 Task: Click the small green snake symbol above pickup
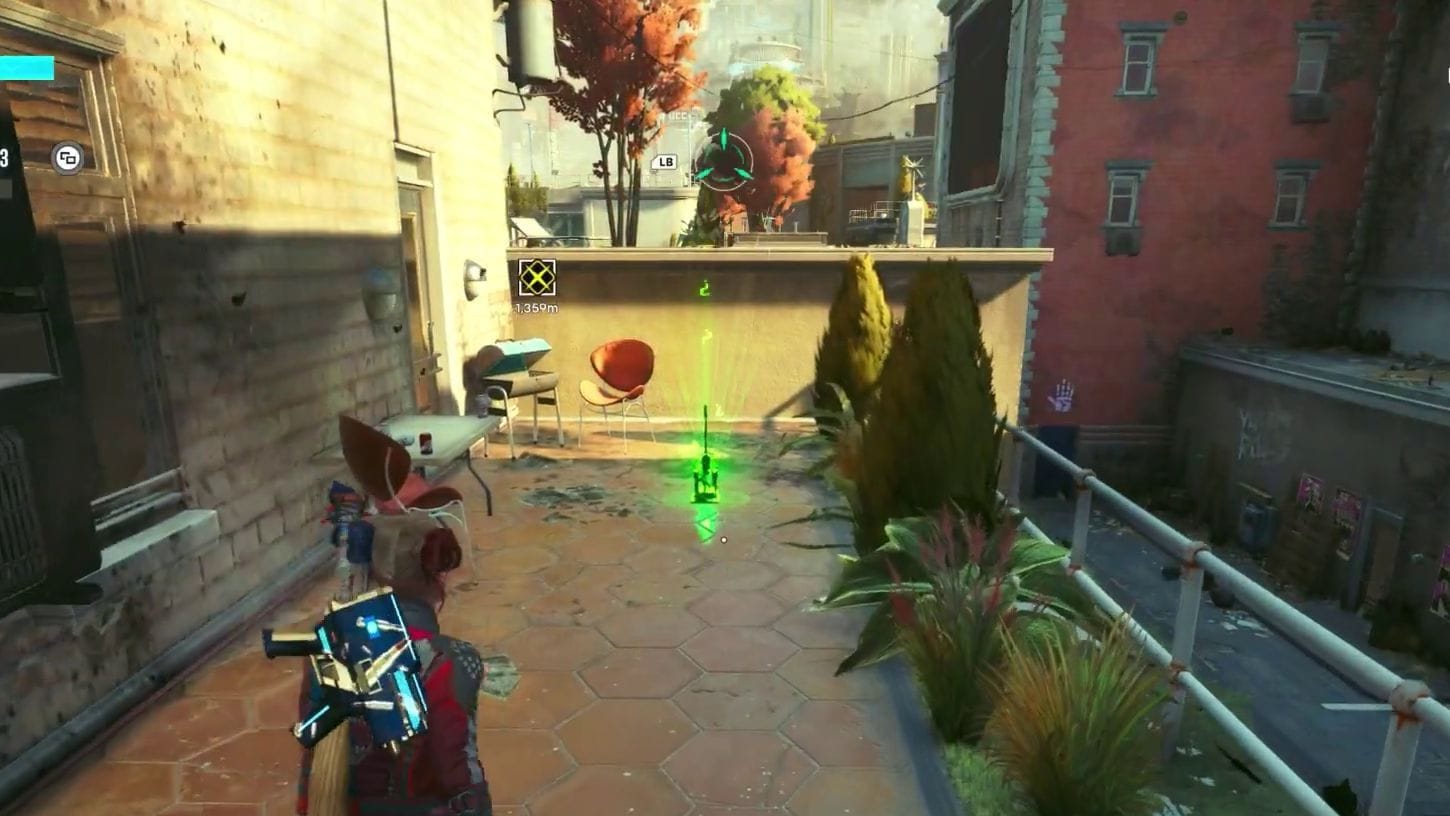(703, 290)
